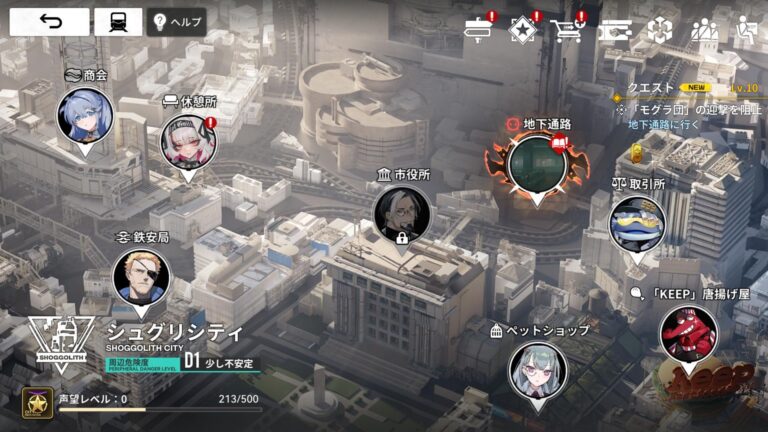
Task: Open the star diamond icon menu
Action: pyautogui.click(x=523, y=30)
